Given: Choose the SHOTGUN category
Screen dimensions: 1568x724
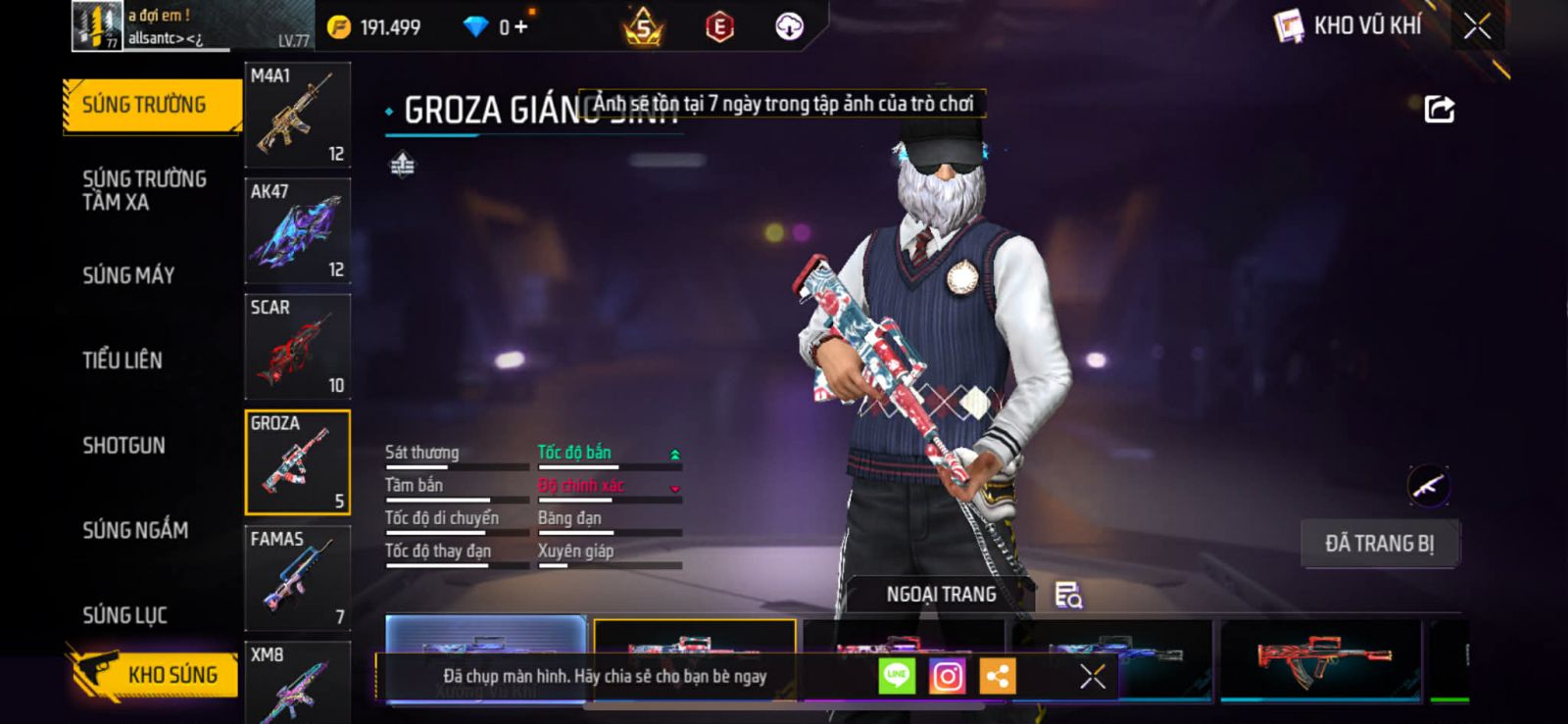Looking at the screenshot, I should click(123, 446).
